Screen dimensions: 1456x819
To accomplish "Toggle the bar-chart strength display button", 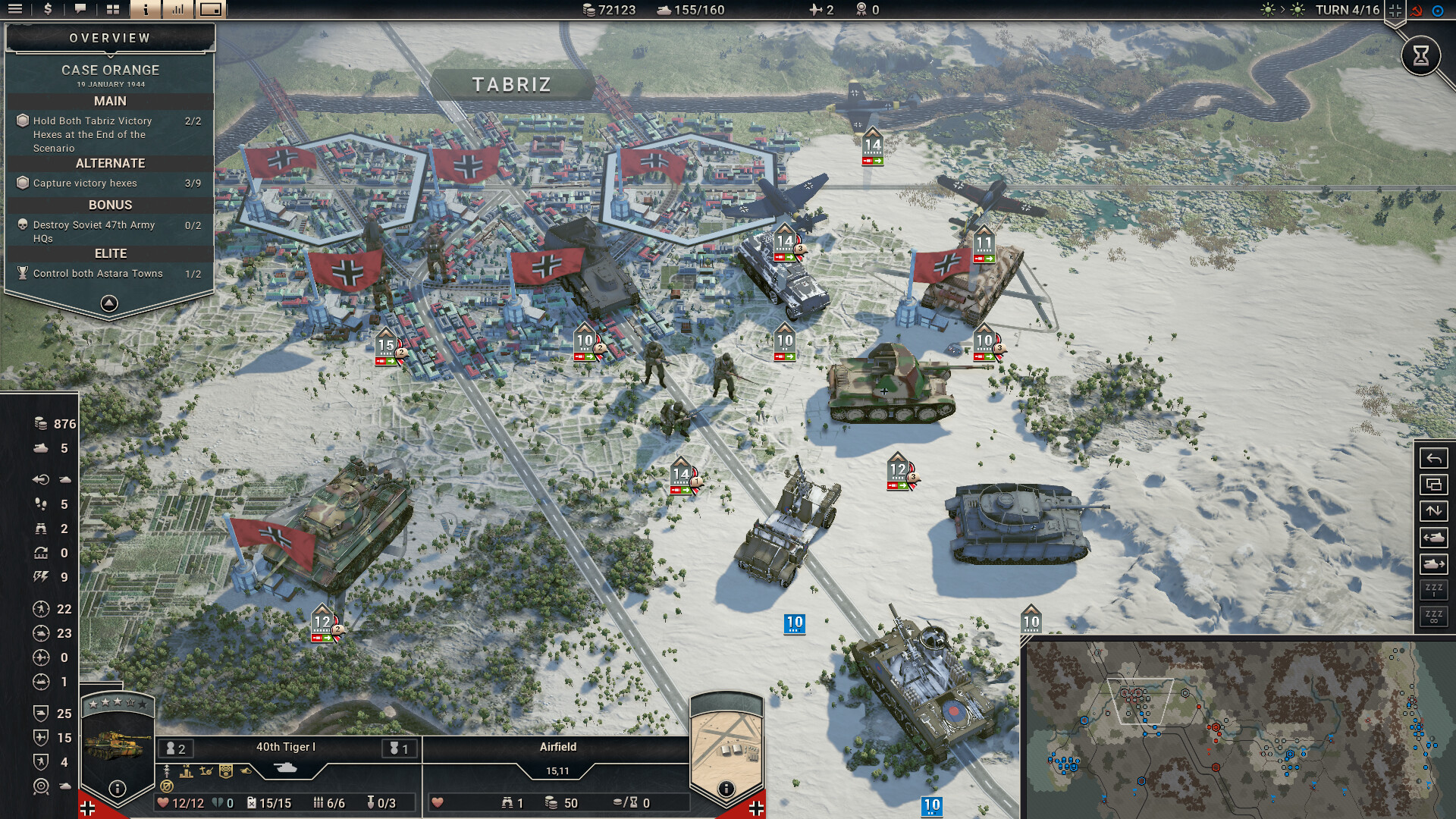I will click(177, 10).
